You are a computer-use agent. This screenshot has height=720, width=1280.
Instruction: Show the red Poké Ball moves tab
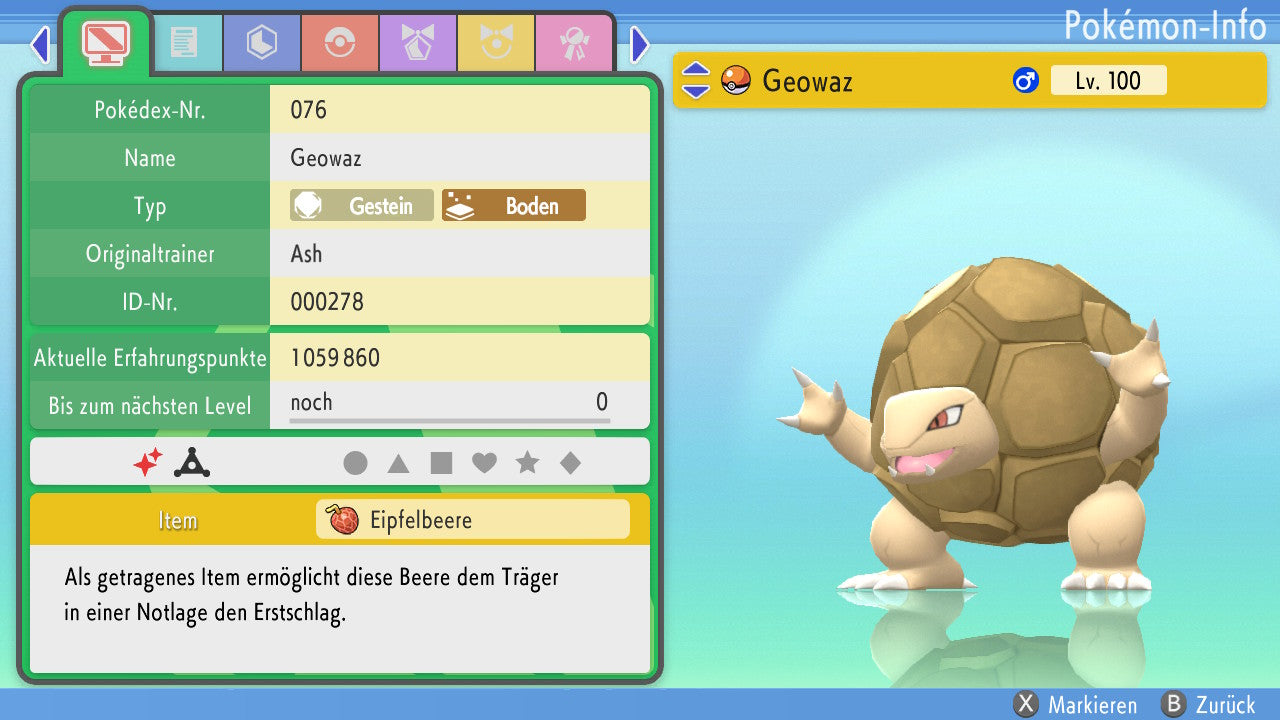340,42
